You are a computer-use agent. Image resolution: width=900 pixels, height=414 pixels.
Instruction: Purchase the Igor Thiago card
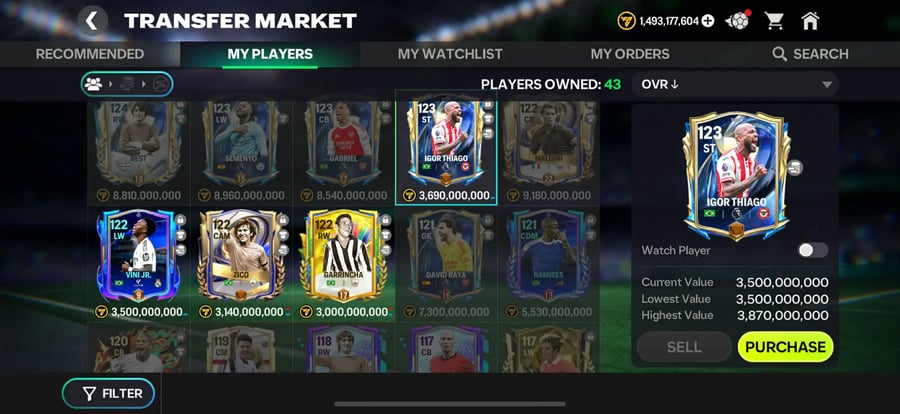(785, 347)
